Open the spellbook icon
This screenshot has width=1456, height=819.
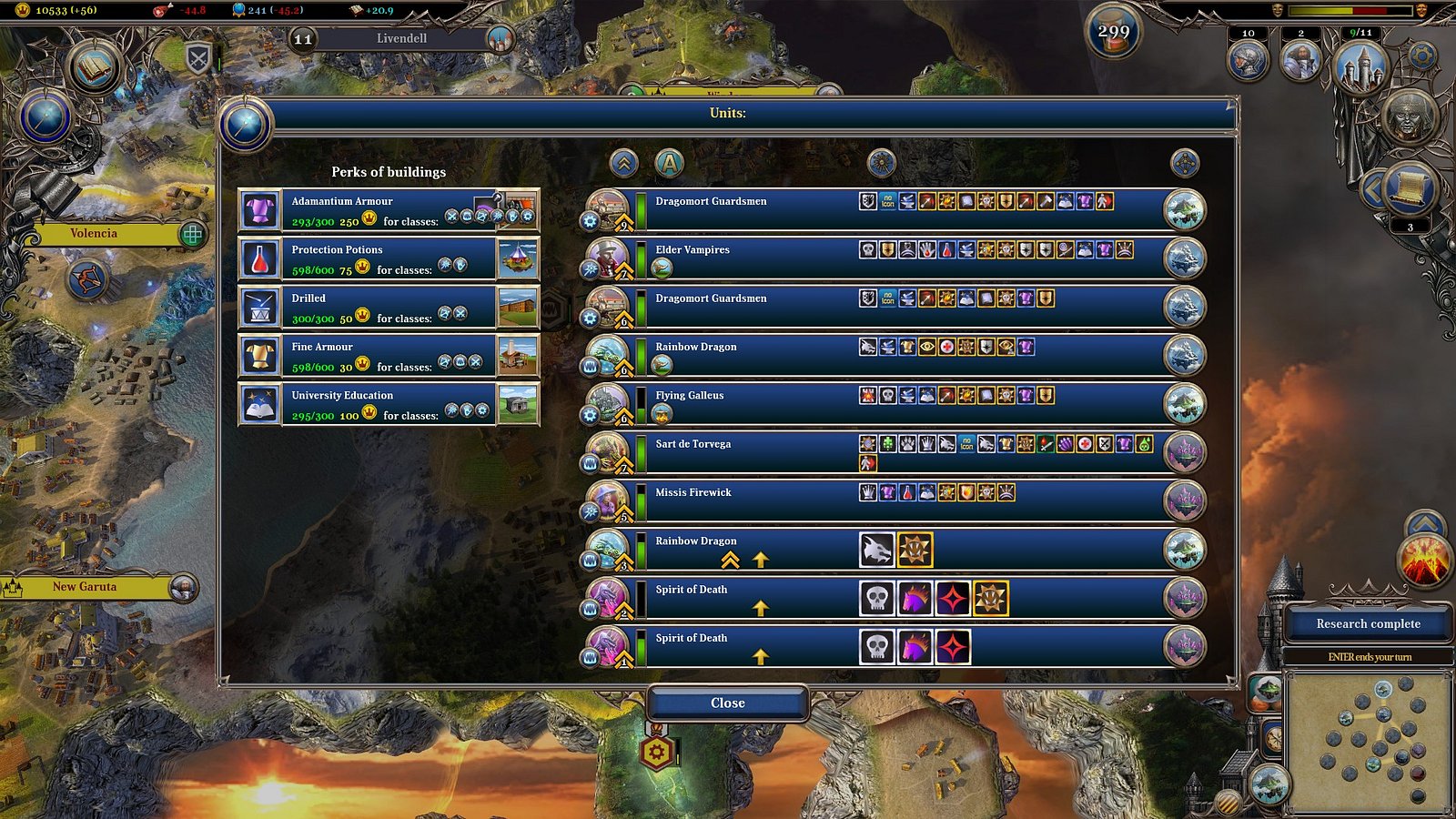94,68
